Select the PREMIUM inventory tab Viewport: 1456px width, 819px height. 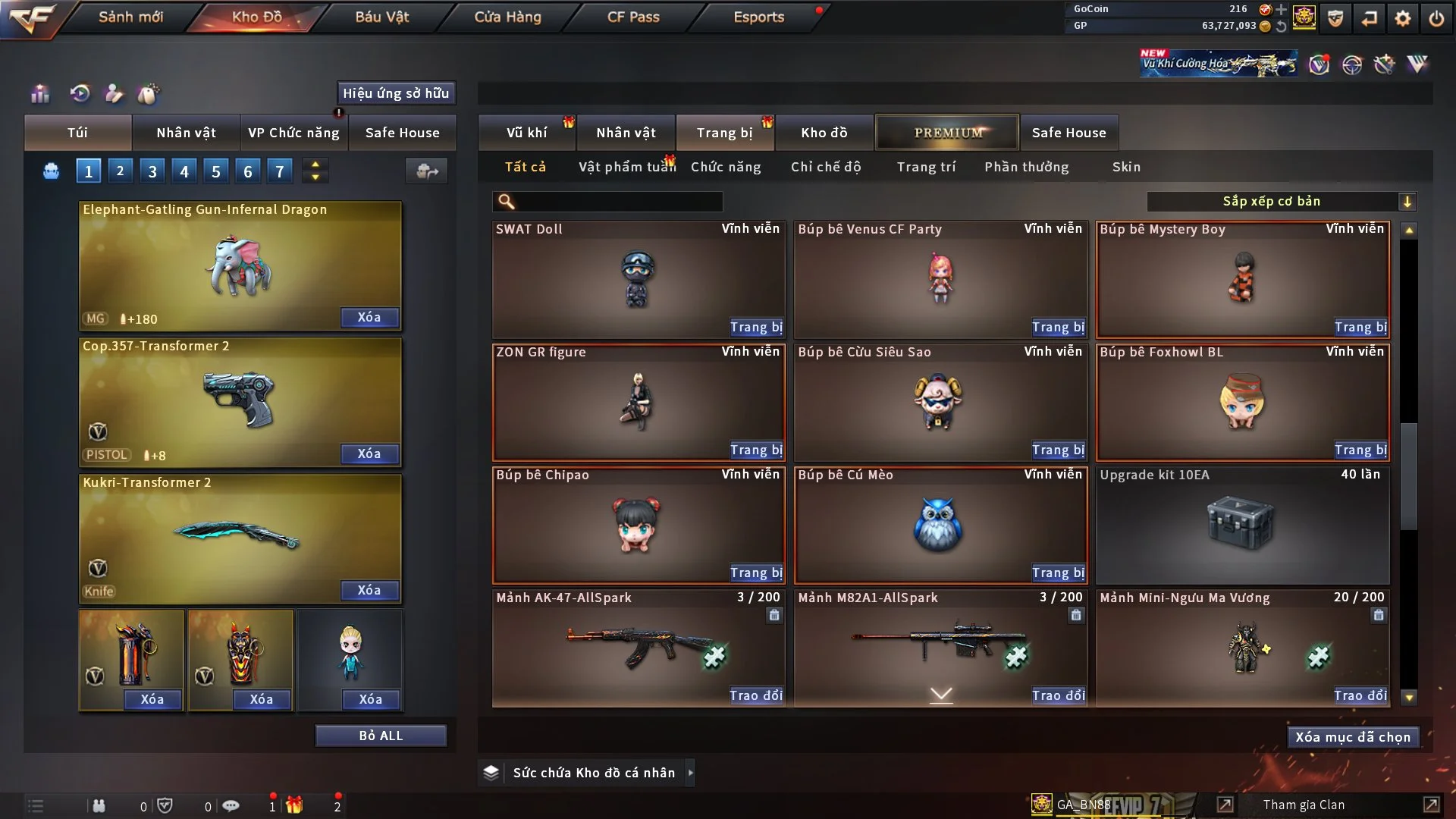pos(947,133)
